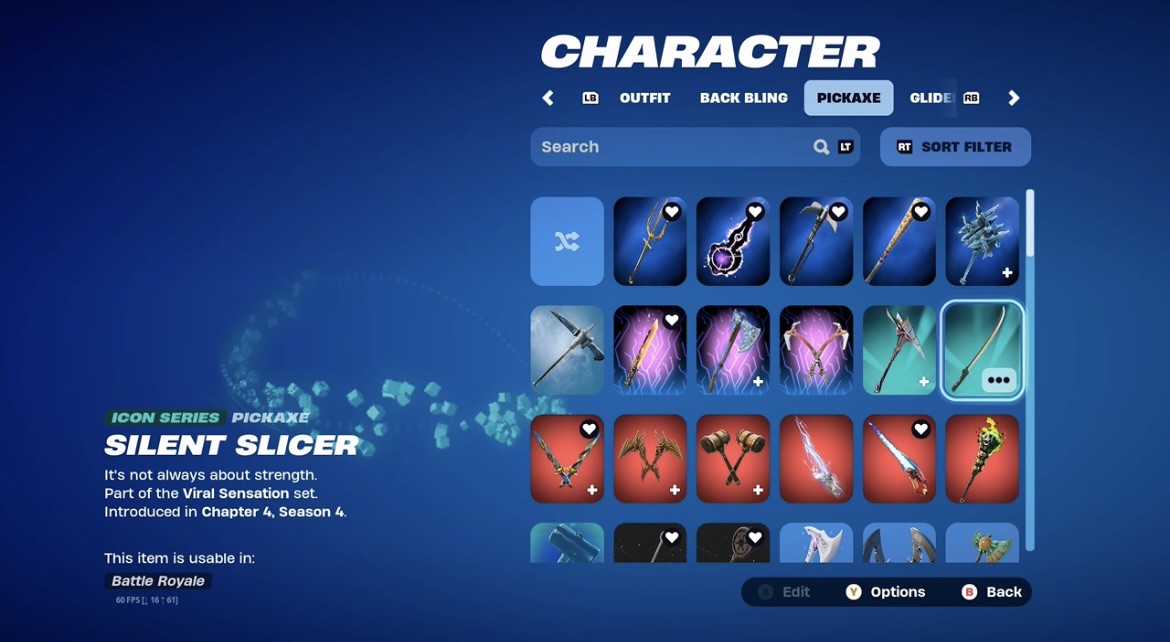
Task: Select the spiked ice mace pickaxe
Action: pyautogui.click(x=982, y=241)
